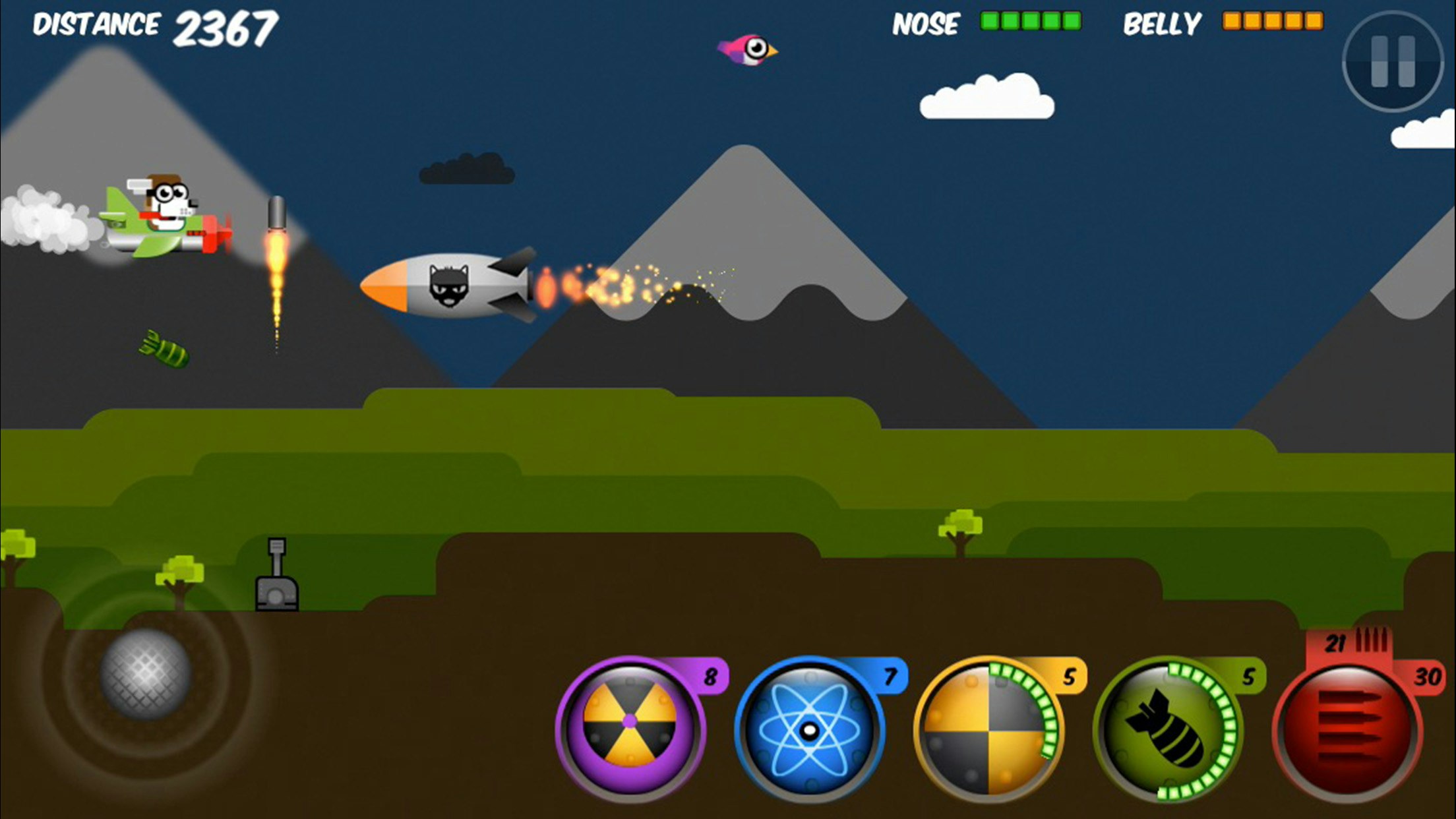Pause the game
Viewport: 1456px width, 819px height.
(1392, 61)
